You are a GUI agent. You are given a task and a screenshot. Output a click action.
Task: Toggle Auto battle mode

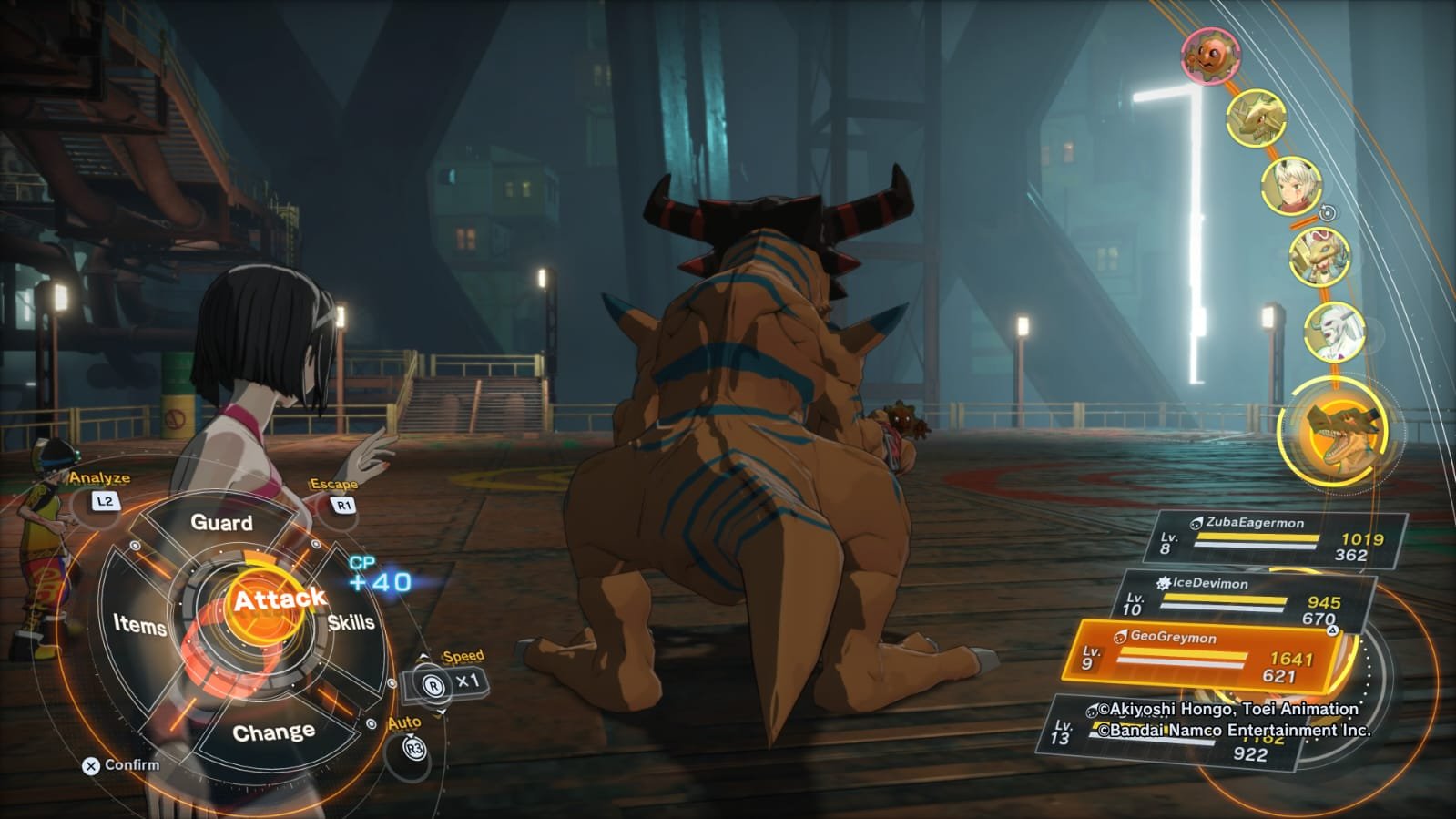point(413,749)
